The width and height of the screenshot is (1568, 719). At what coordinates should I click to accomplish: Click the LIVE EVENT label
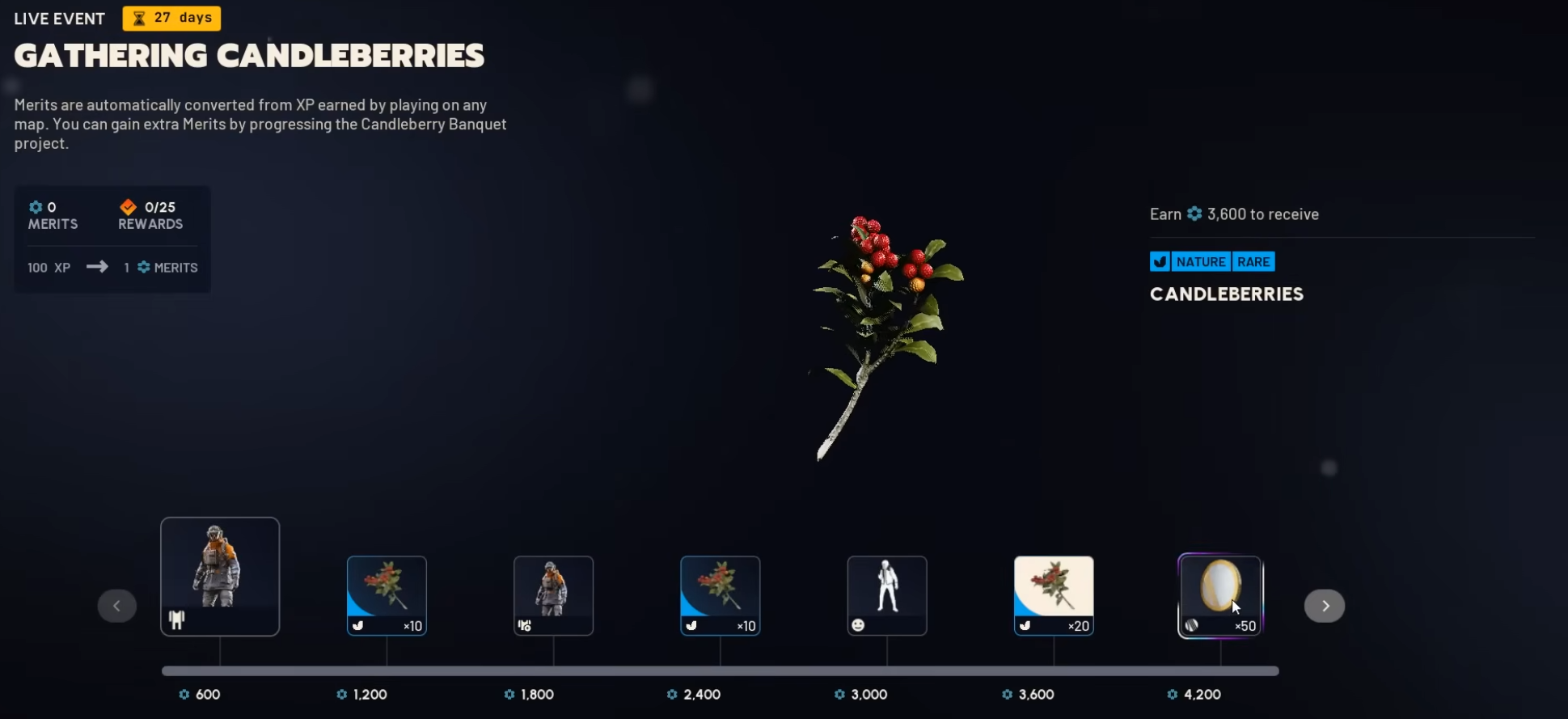(58, 18)
